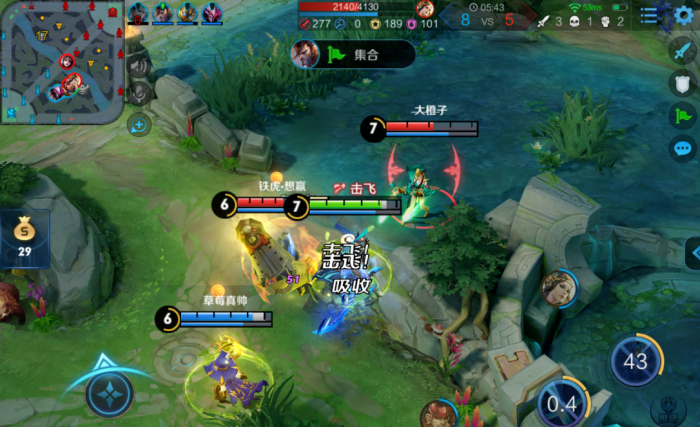Image resolution: width=700 pixels, height=427 pixels.
Task: Expand the right edge arrow panel
Action: click(692, 252)
